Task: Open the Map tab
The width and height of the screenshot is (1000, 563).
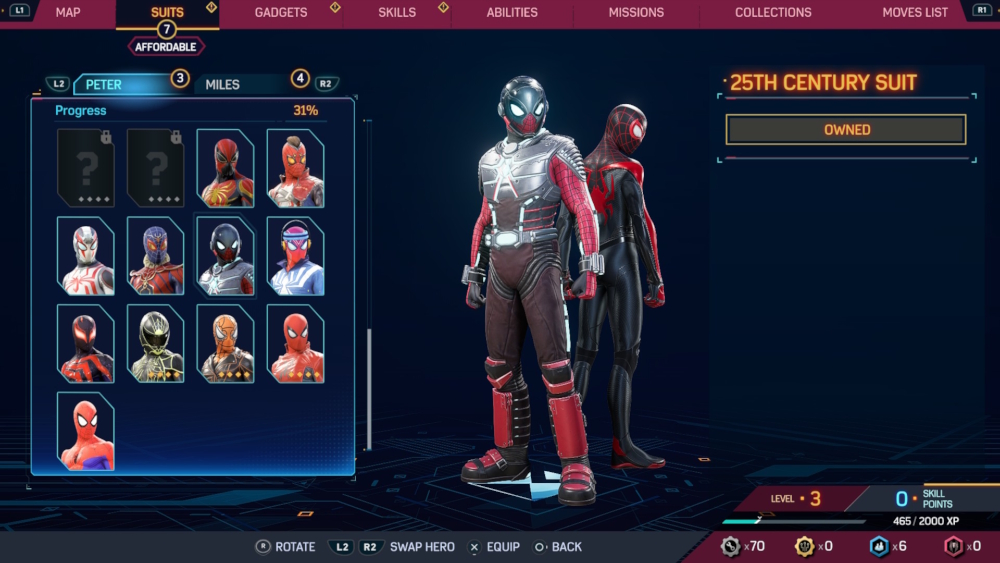Action: (68, 12)
